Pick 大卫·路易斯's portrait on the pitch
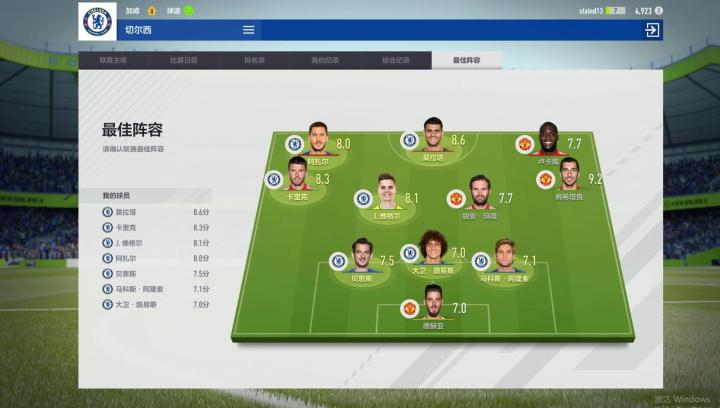 point(432,248)
